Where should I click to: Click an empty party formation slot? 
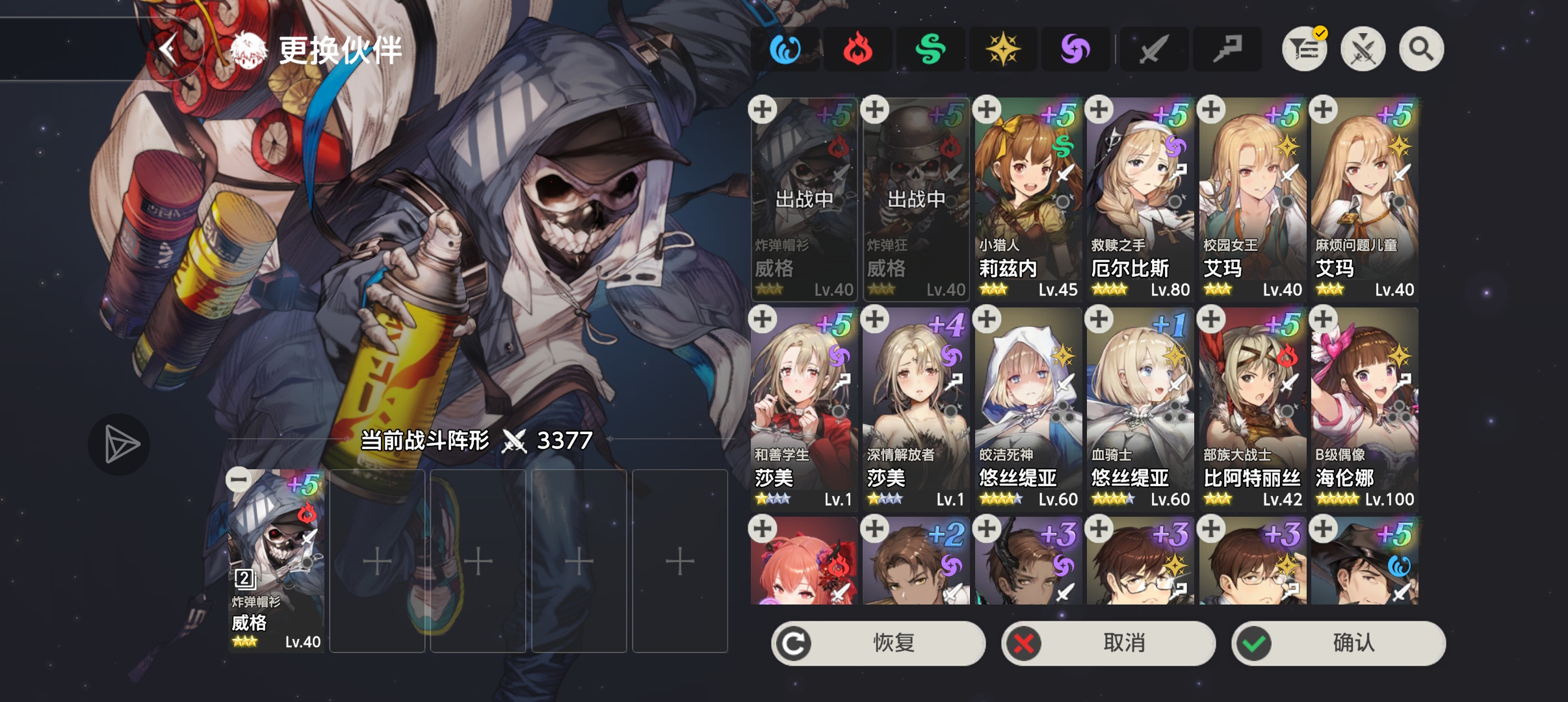click(x=478, y=560)
